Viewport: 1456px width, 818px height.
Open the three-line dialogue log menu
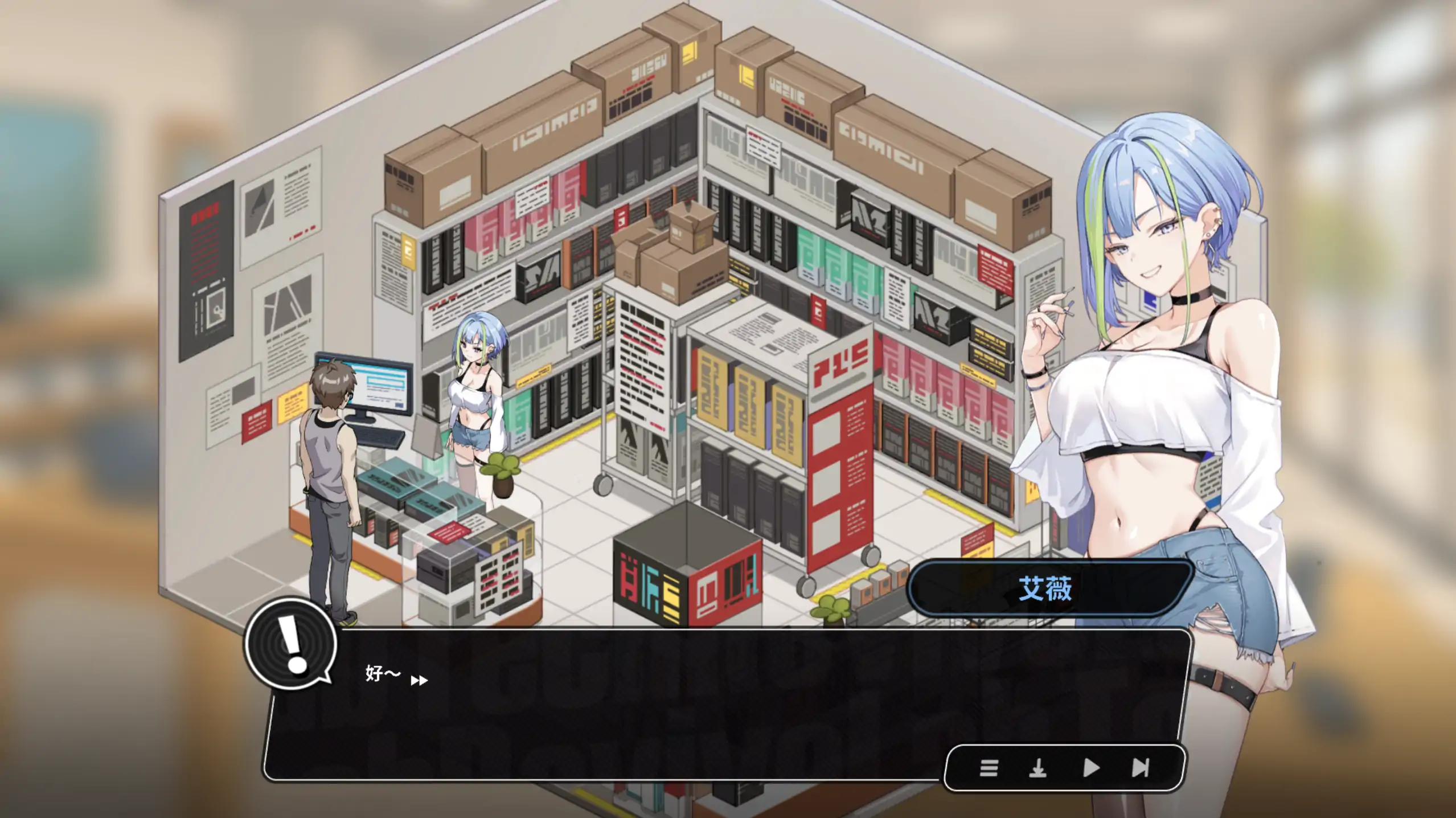click(989, 768)
